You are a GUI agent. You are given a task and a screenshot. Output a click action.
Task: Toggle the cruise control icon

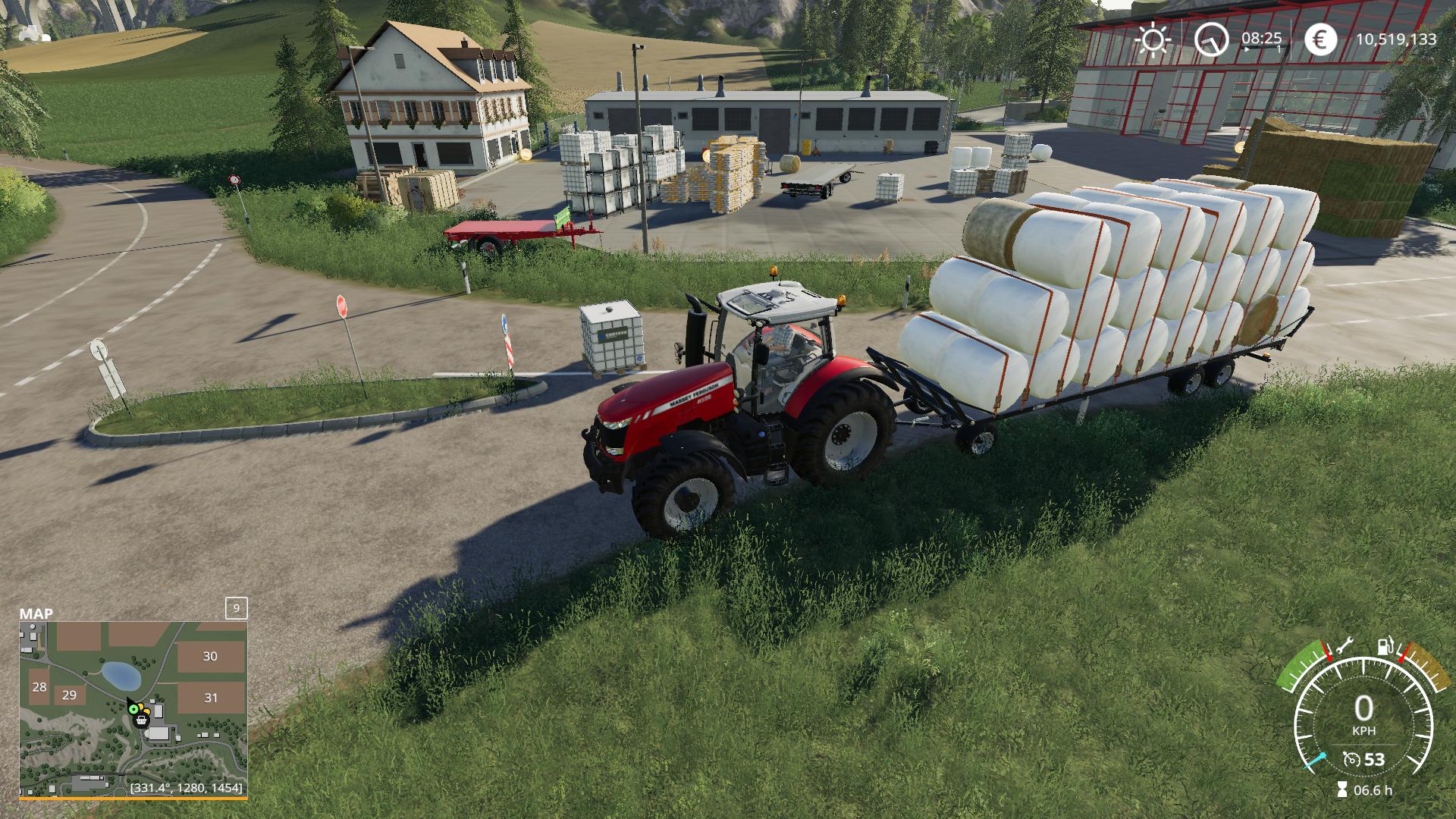pos(1351,759)
